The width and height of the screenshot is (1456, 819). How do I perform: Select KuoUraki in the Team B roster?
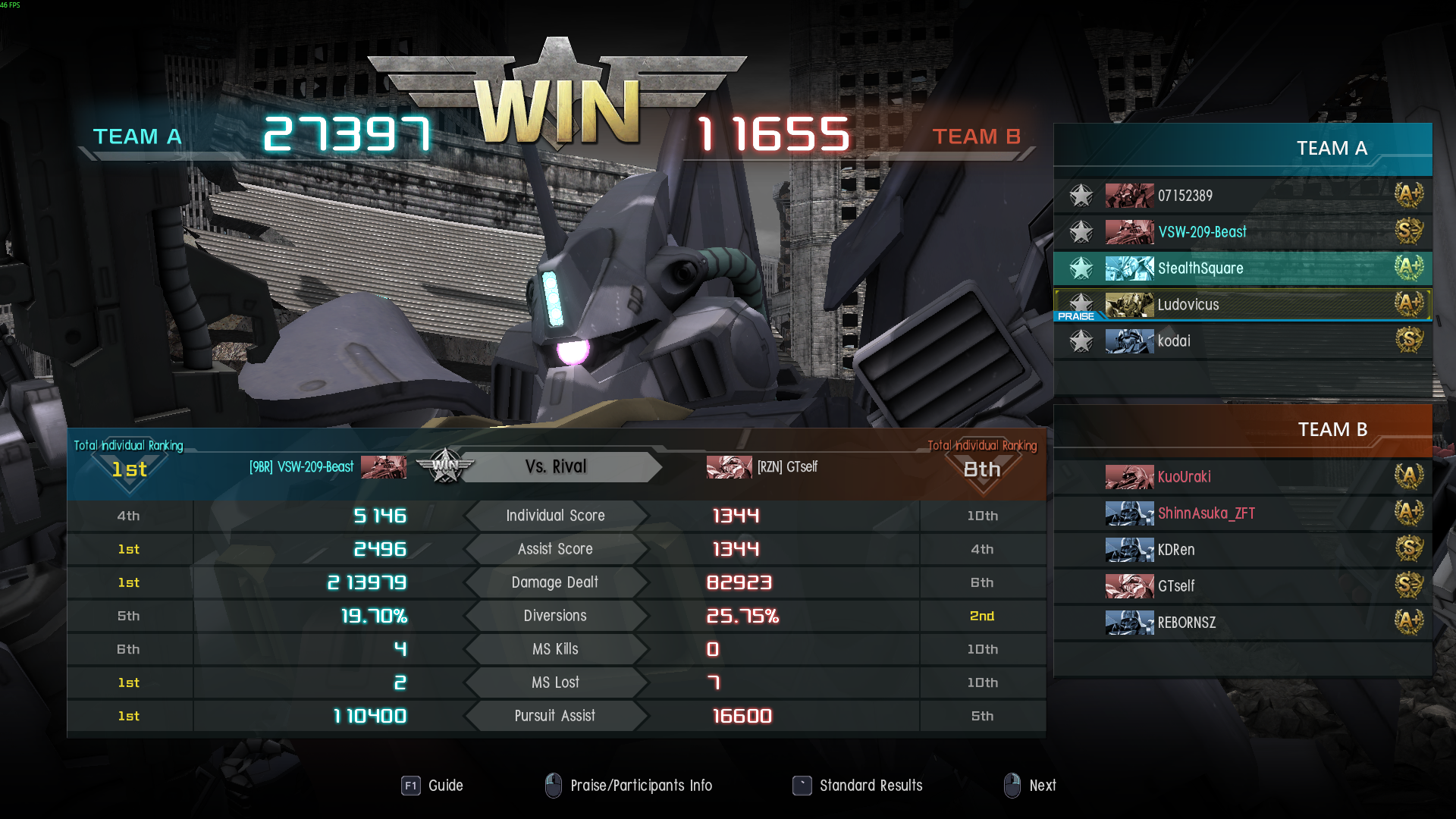click(1244, 477)
